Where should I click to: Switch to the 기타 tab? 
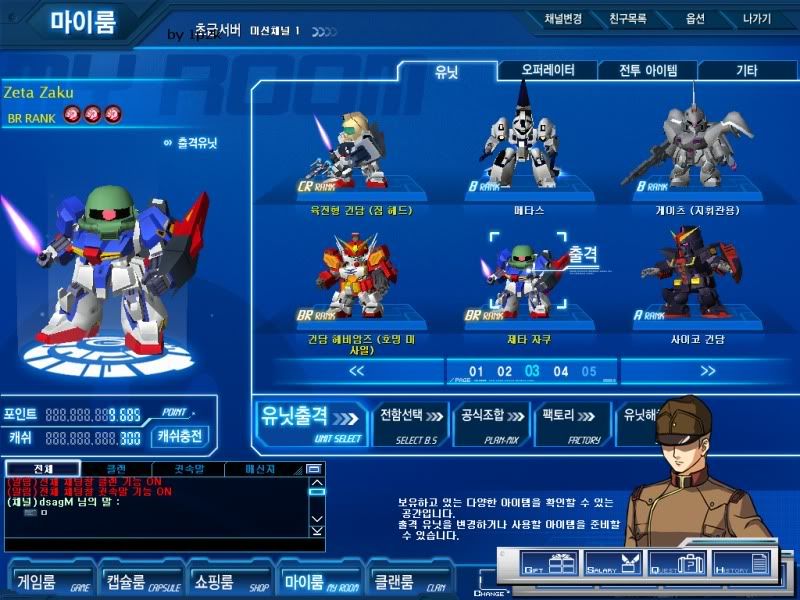[x=745, y=70]
